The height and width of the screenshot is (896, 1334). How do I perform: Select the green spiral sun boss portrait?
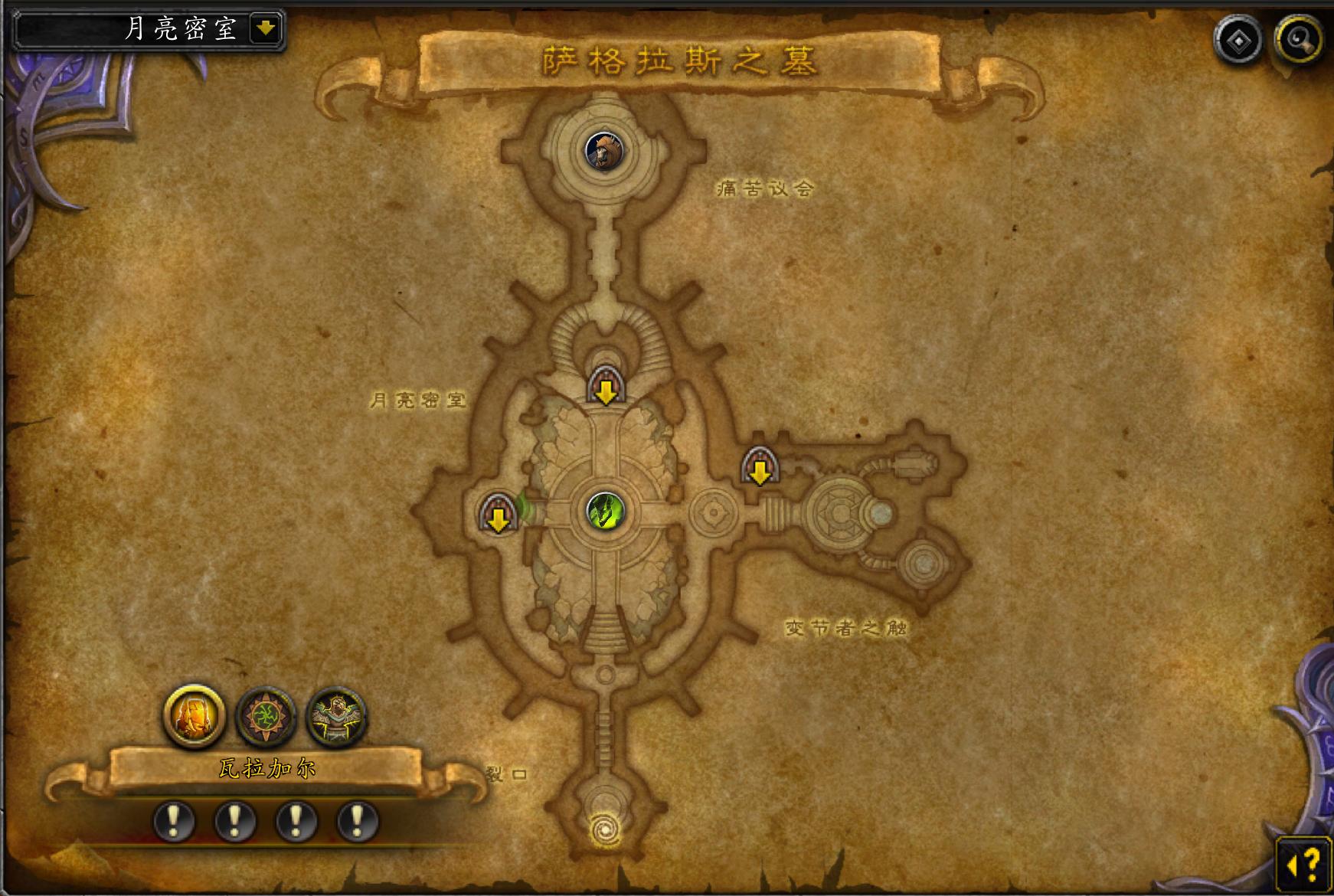click(x=266, y=718)
